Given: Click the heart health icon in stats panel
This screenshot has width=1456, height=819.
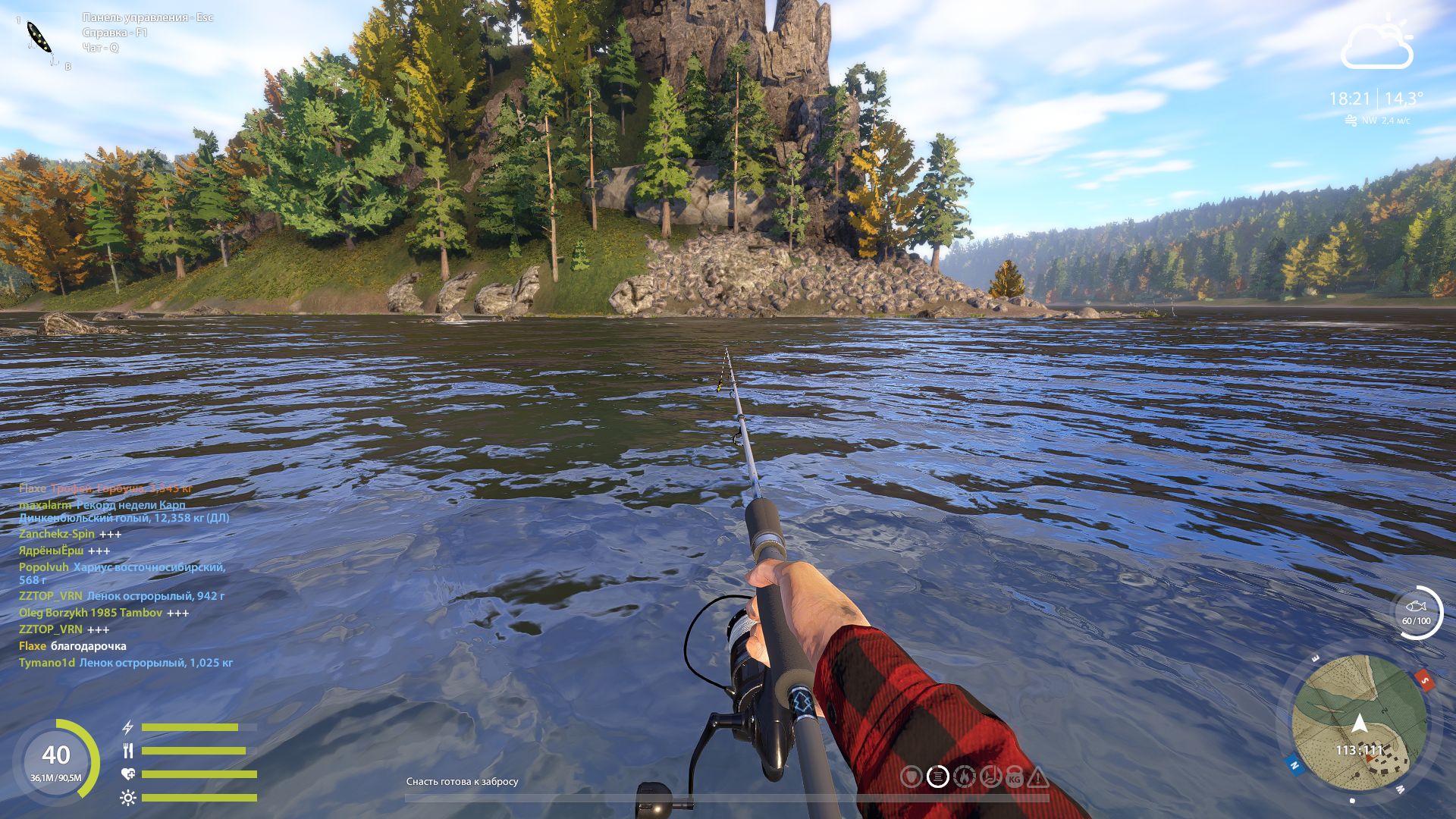Looking at the screenshot, I should [x=127, y=773].
